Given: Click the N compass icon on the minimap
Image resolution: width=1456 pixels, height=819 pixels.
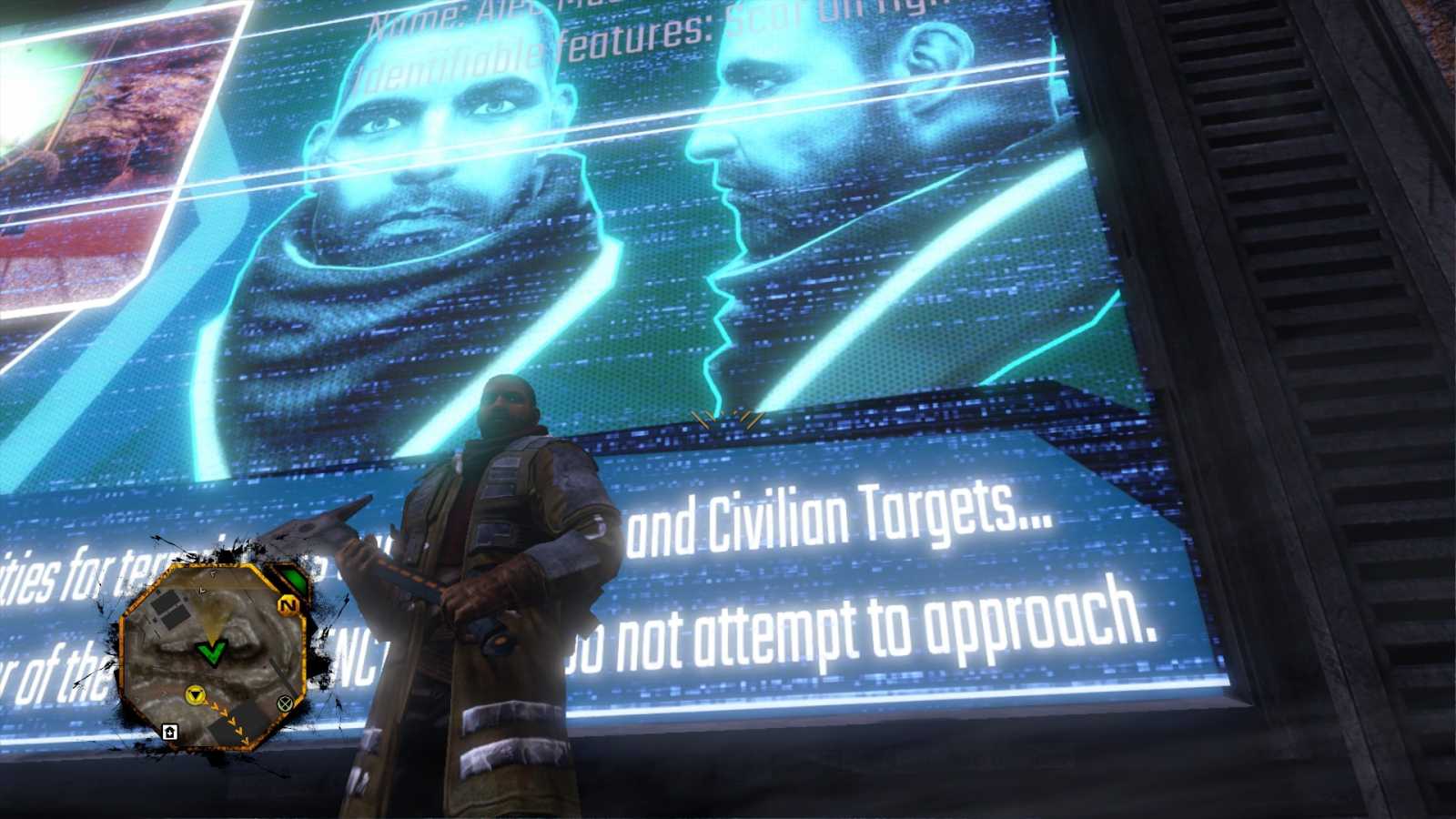Looking at the screenshot, I should 289,605.
